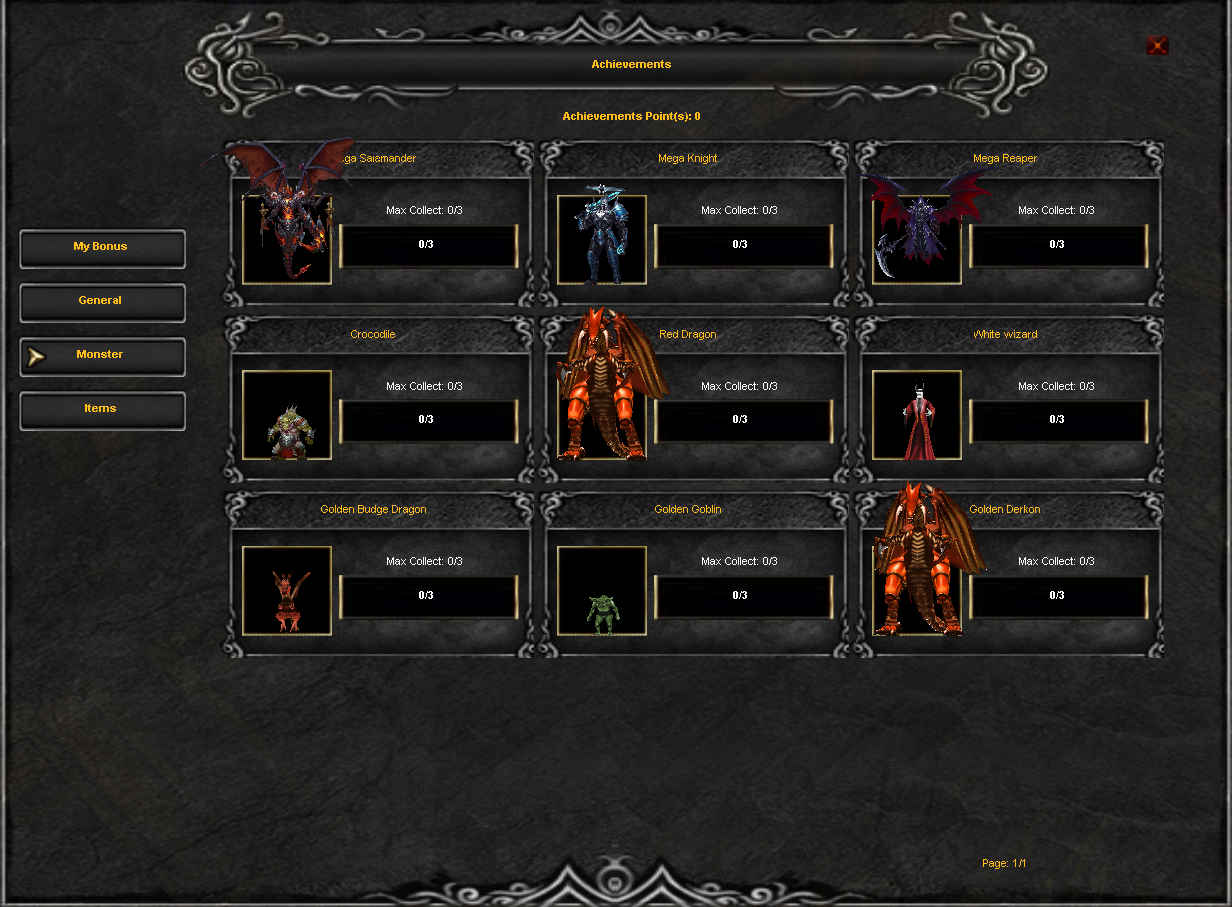Switch to the General achievements tab
Viewport: 1232px width, 907px height.
click(102, 302)
